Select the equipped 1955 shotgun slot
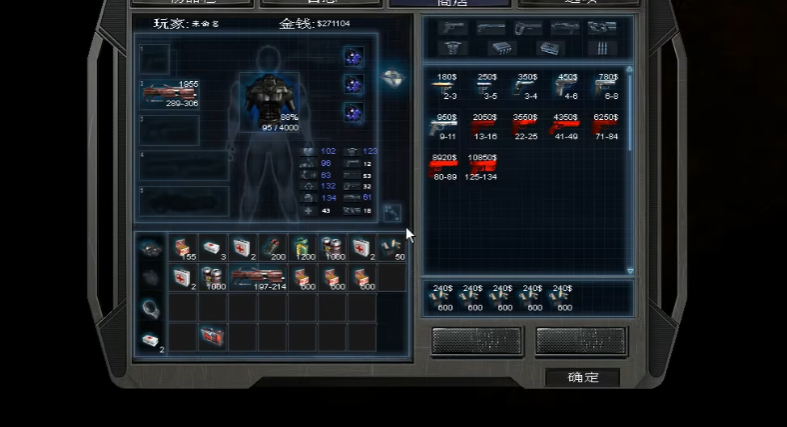Screen dimensions: 787x427 [x=170, y=95]
